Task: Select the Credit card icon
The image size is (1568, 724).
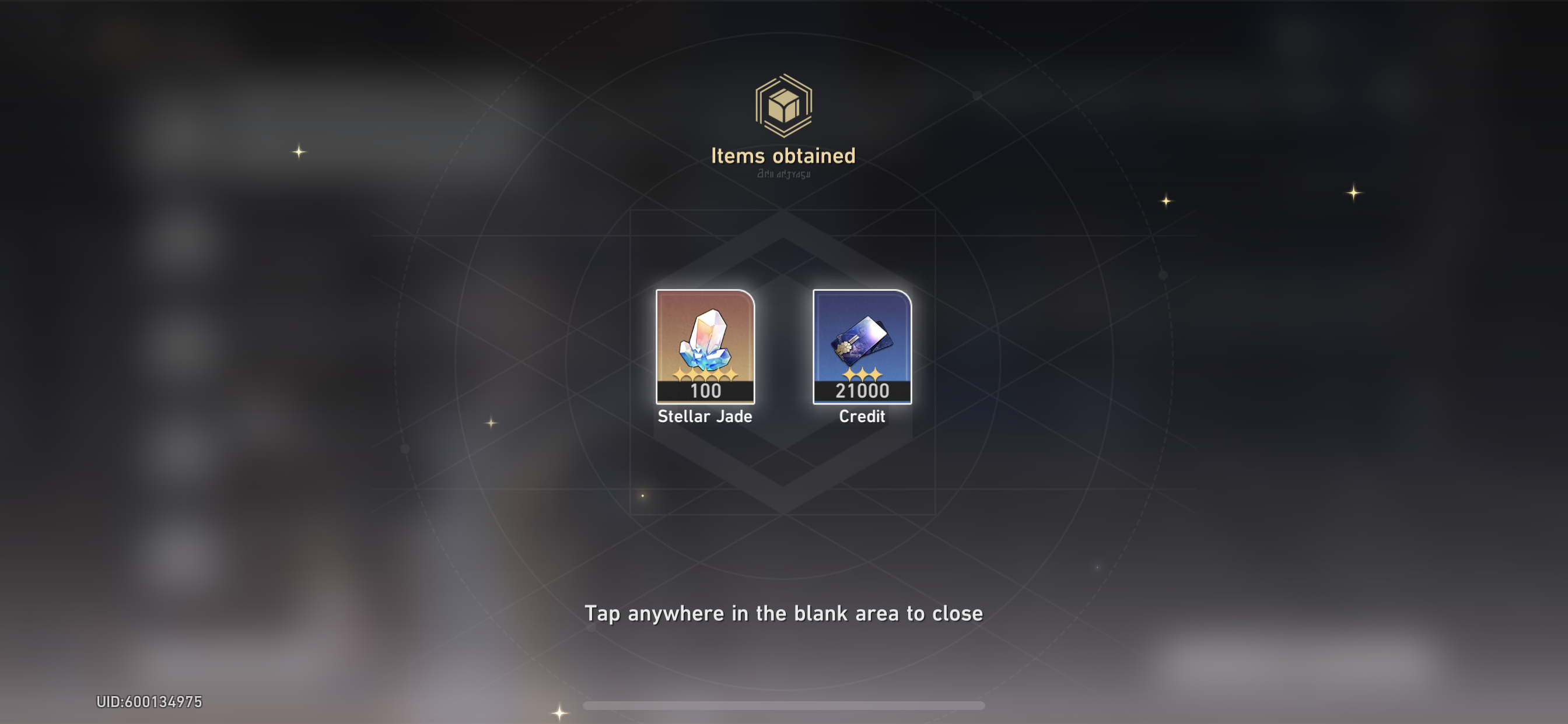Action: click(x=862, y=340)
